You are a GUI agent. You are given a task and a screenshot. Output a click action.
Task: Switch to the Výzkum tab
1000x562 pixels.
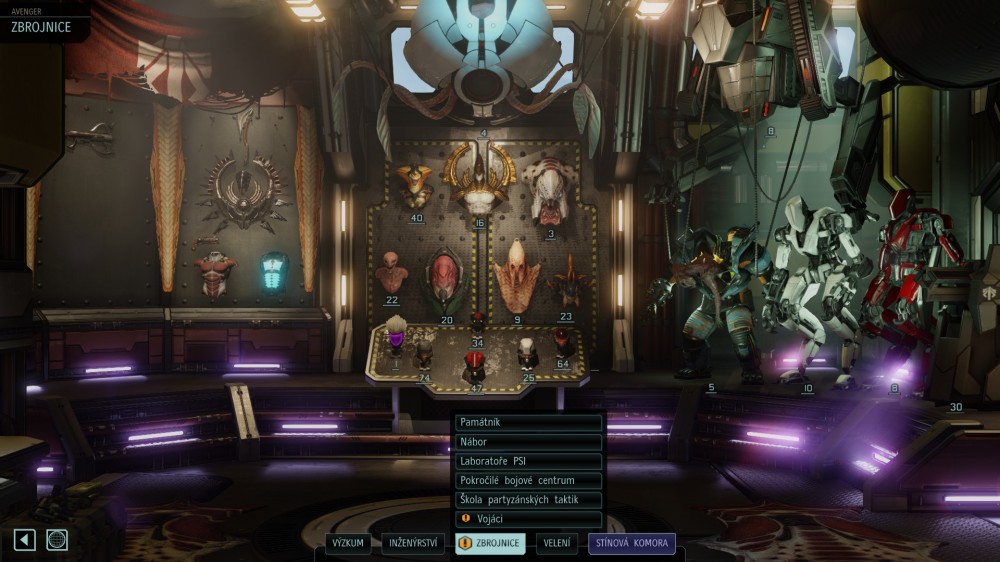348,544
